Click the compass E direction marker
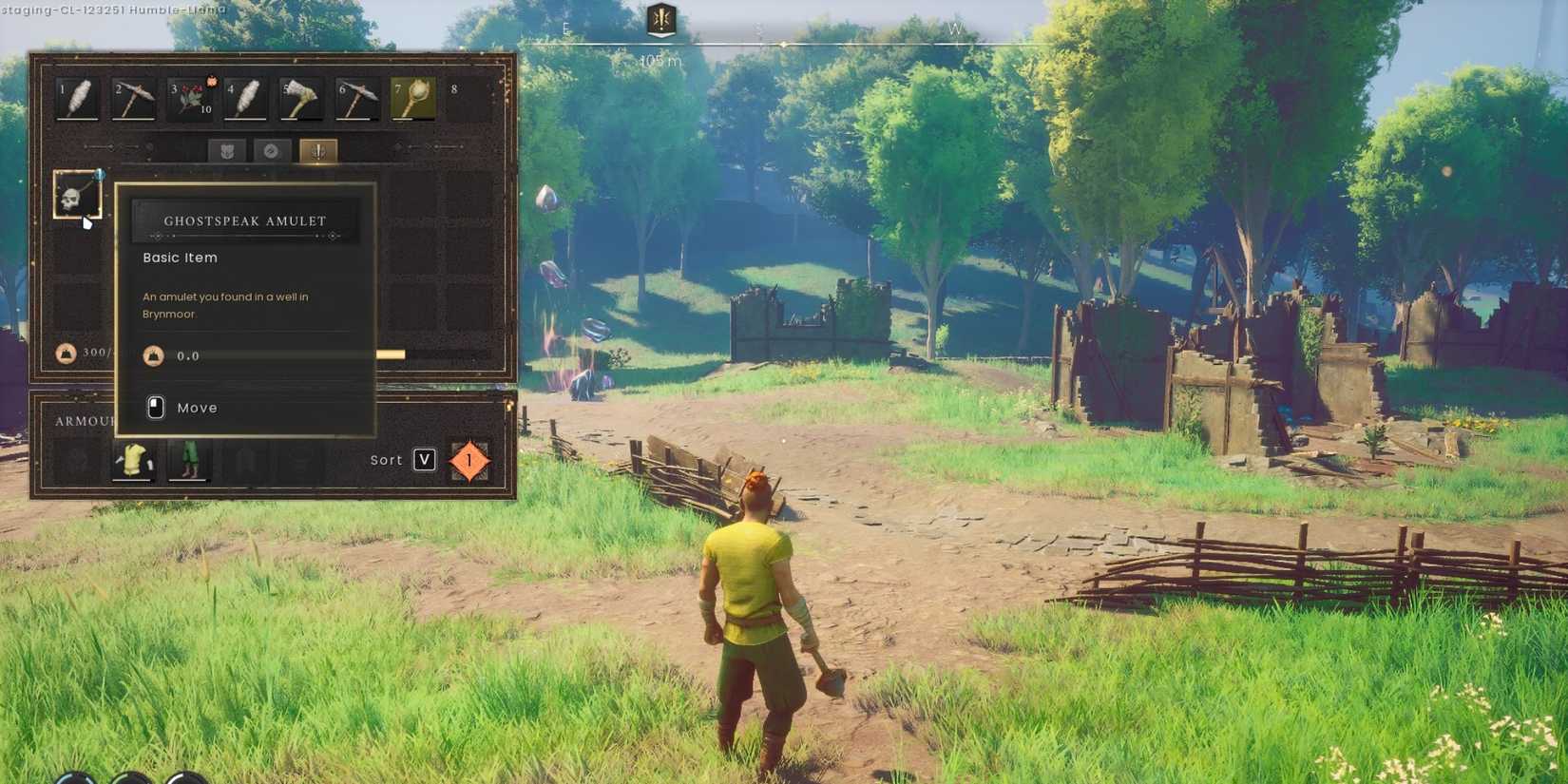 click(565, 29)
